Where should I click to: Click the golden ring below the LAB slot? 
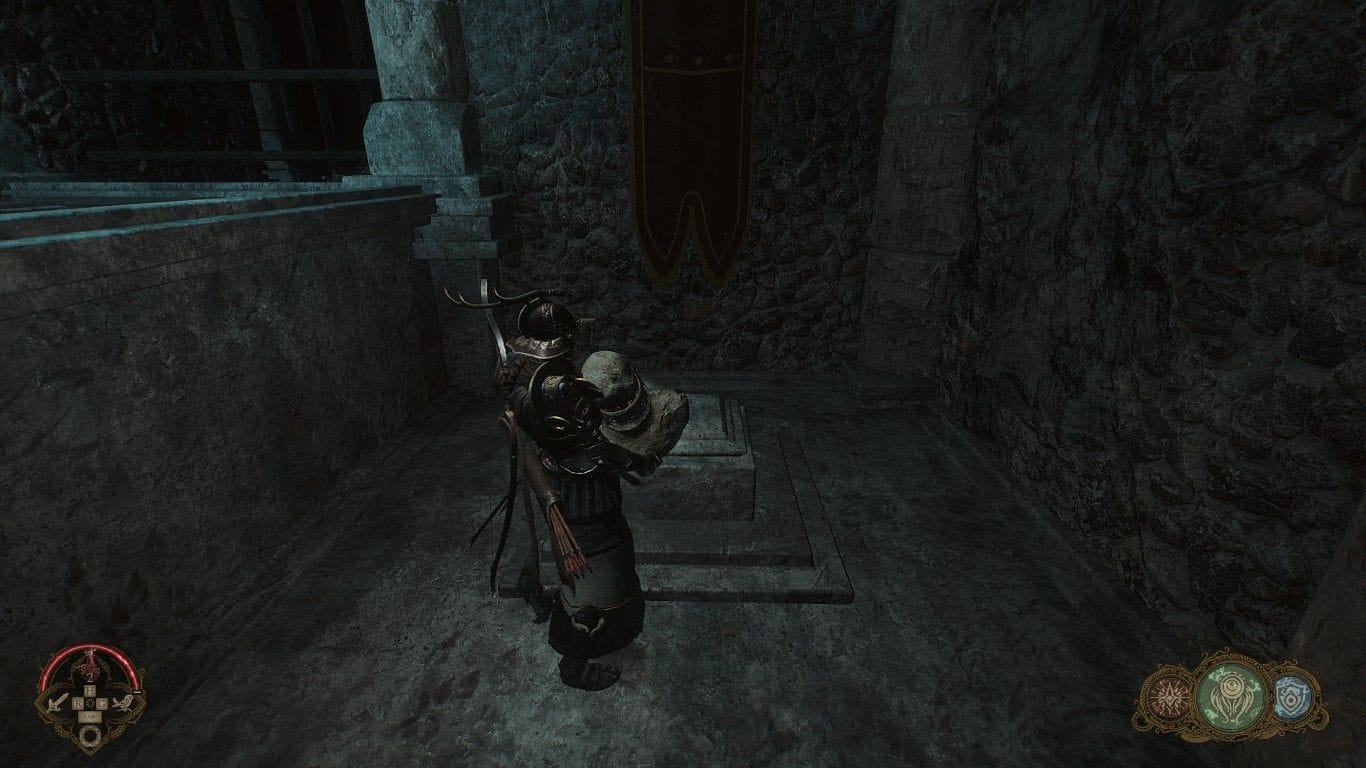tap(90, 735)
